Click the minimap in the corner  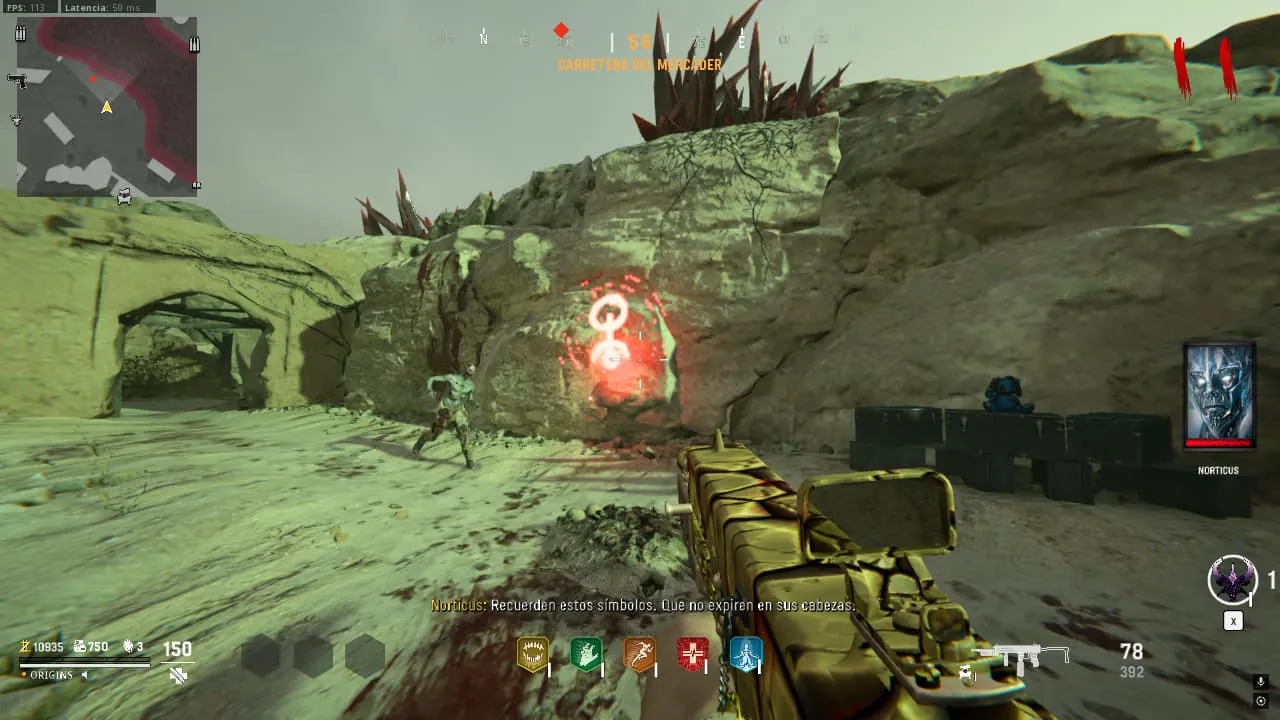click(x=107, y=106)
